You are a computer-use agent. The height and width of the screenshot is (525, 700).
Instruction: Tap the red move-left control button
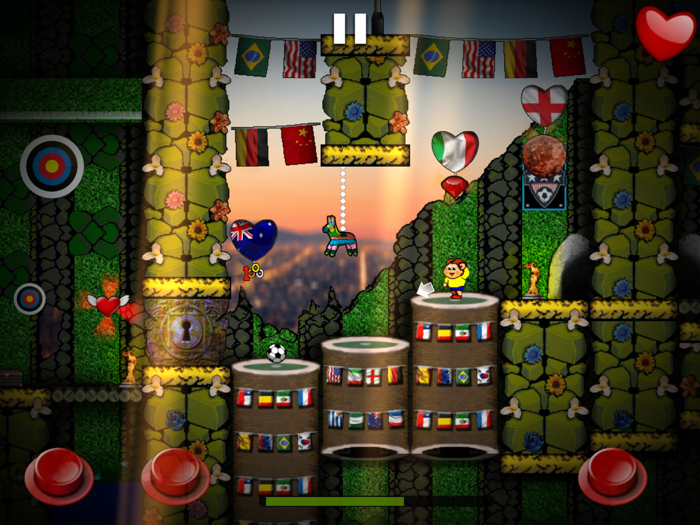[x=58, y=474]
